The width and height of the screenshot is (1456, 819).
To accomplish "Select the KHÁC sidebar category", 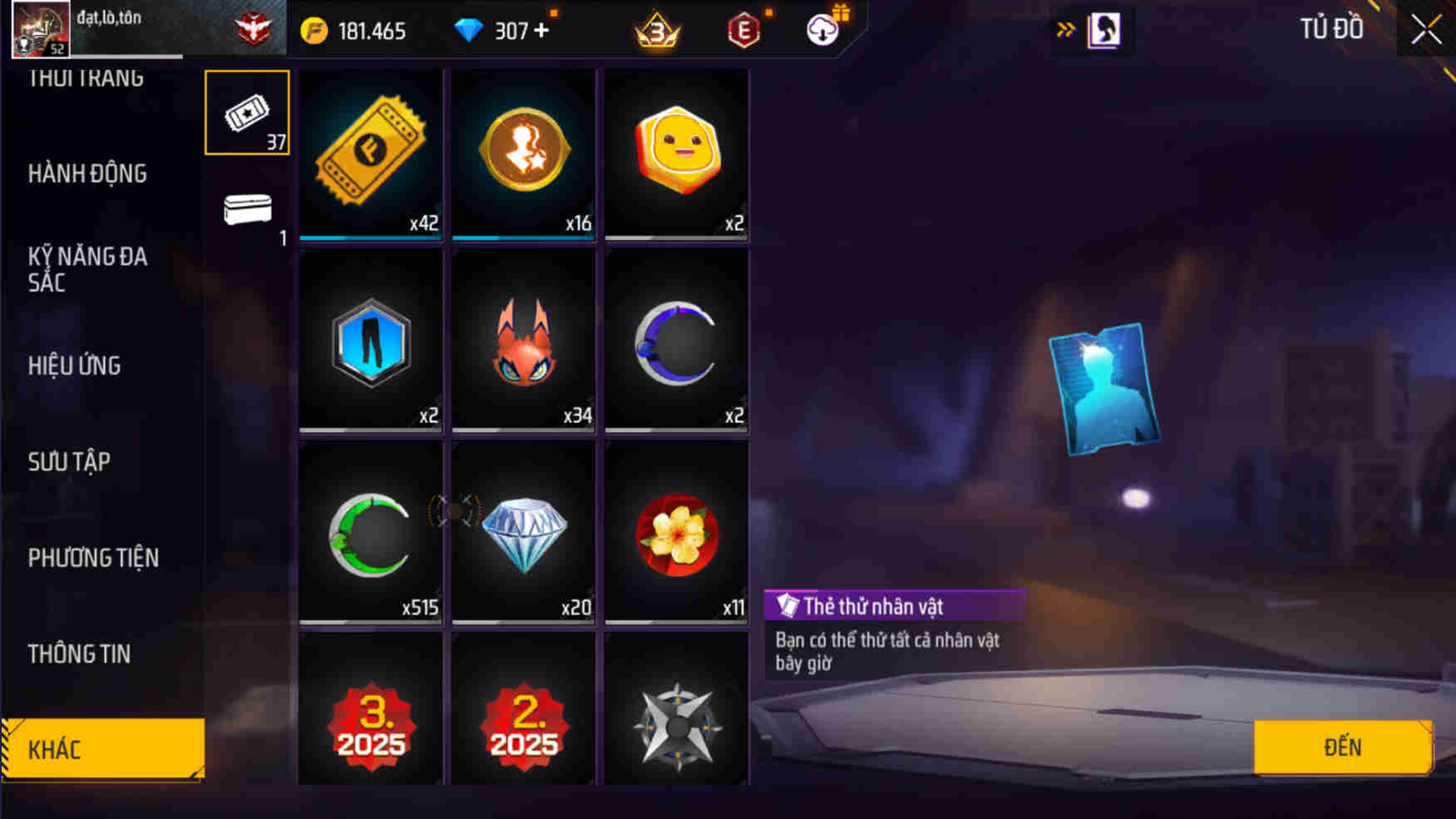I will pos(100,749).
